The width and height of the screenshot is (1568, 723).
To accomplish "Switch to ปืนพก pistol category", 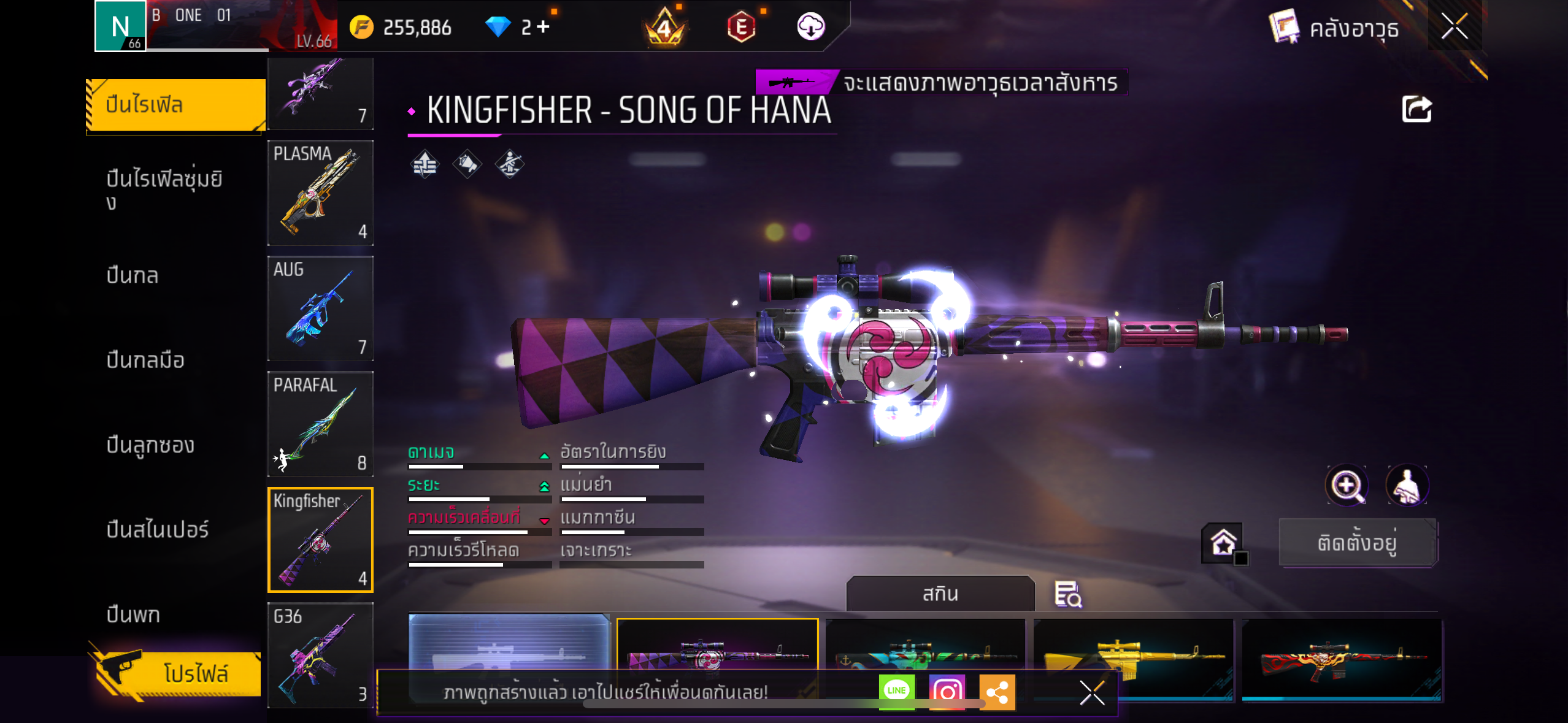I will click(x=133, y=614).
